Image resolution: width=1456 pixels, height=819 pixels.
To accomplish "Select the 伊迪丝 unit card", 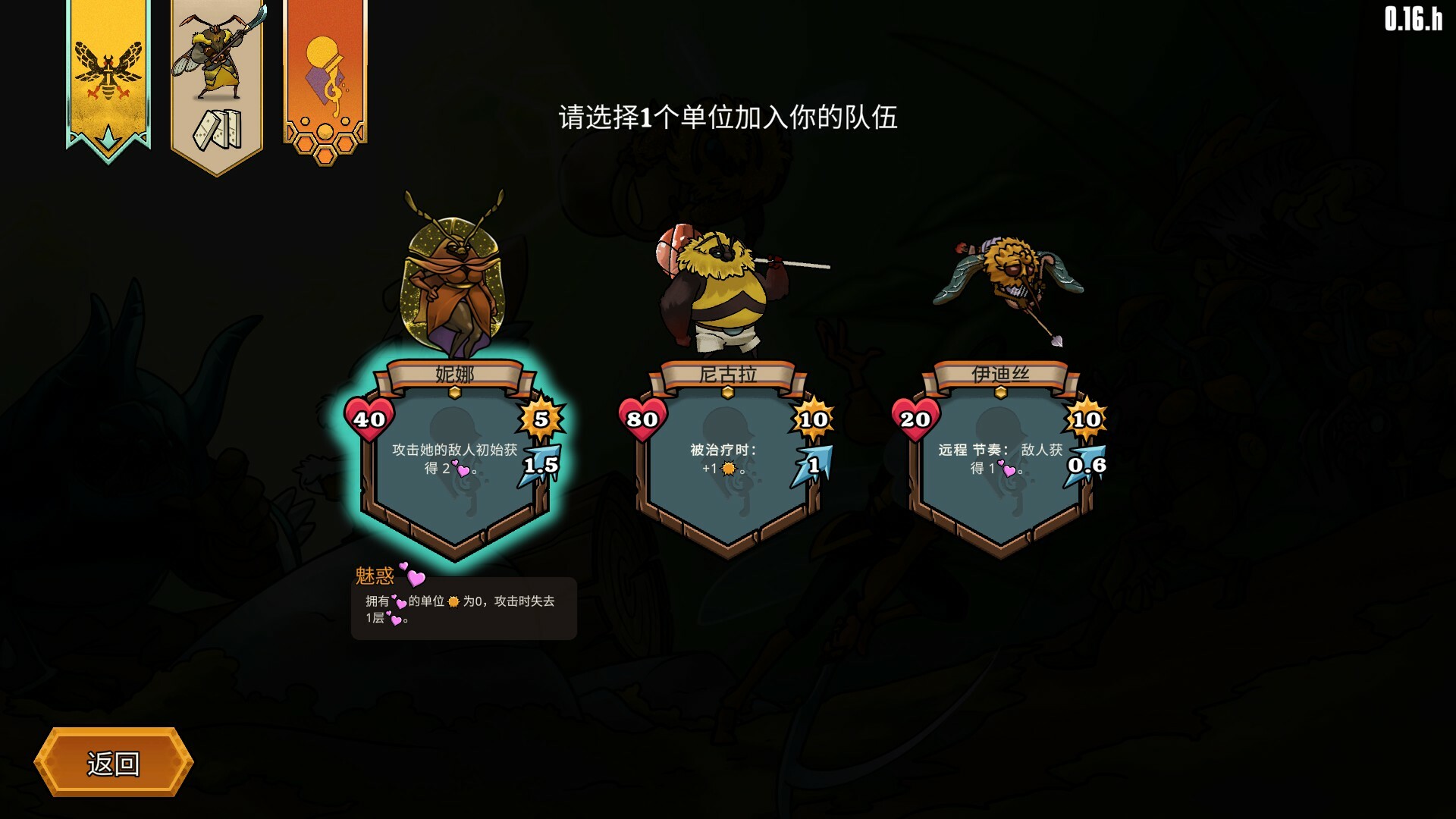I will pyautogui.click(x=1003, y=455).
